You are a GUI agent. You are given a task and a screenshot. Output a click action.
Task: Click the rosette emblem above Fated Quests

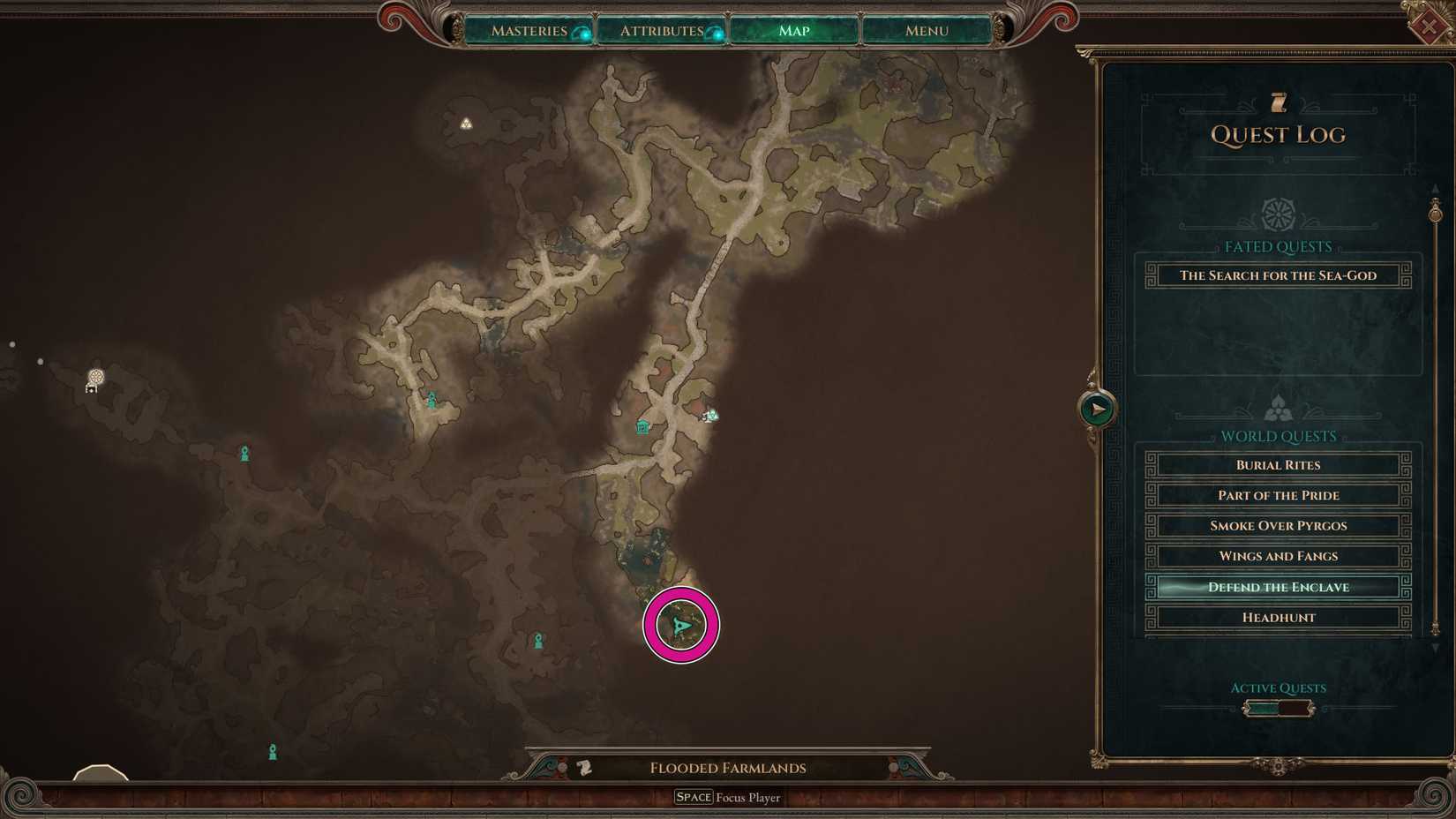(1278, 213)
